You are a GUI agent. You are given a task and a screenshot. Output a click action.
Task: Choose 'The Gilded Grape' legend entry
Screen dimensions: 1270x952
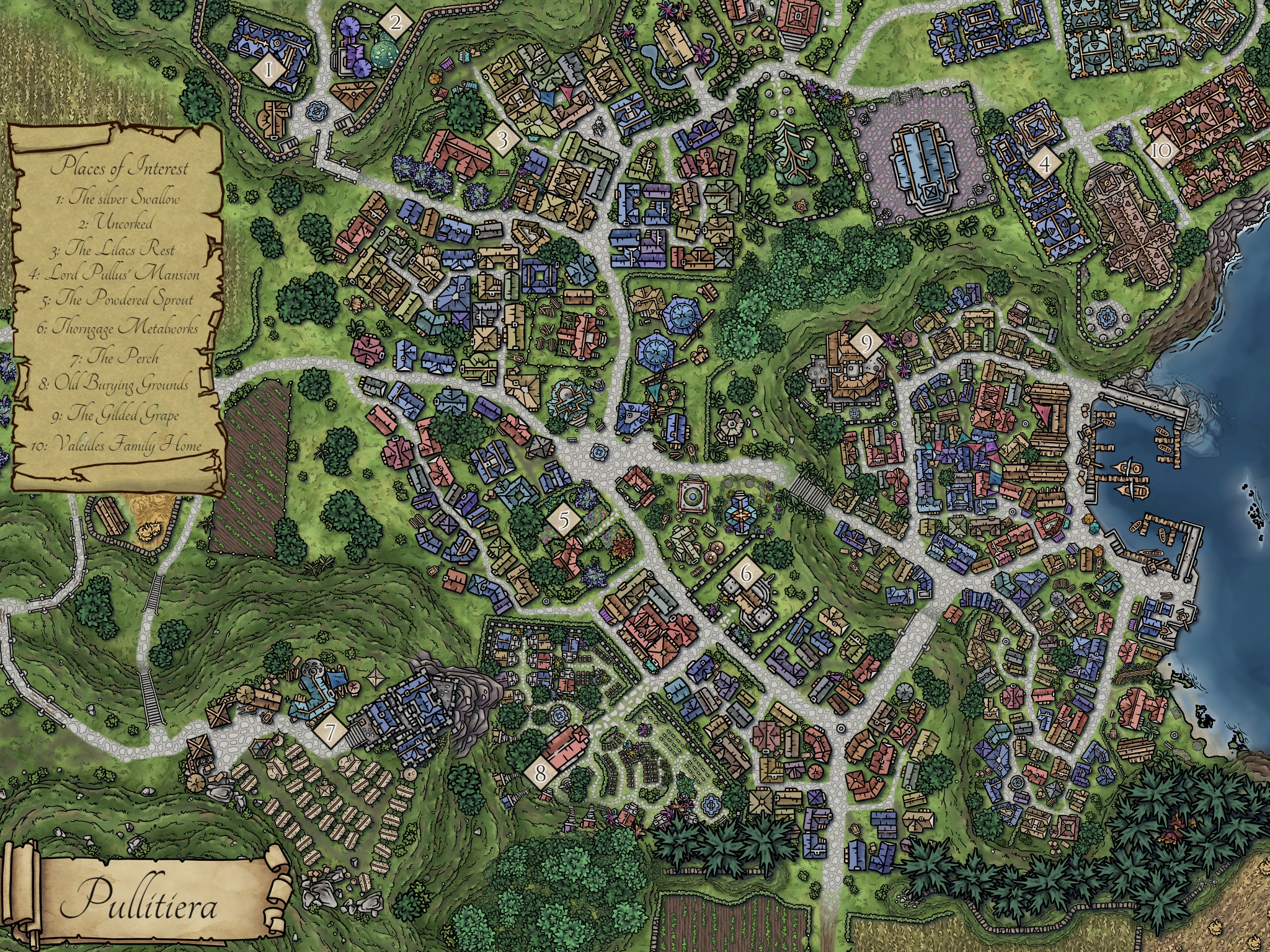[115, 413]
